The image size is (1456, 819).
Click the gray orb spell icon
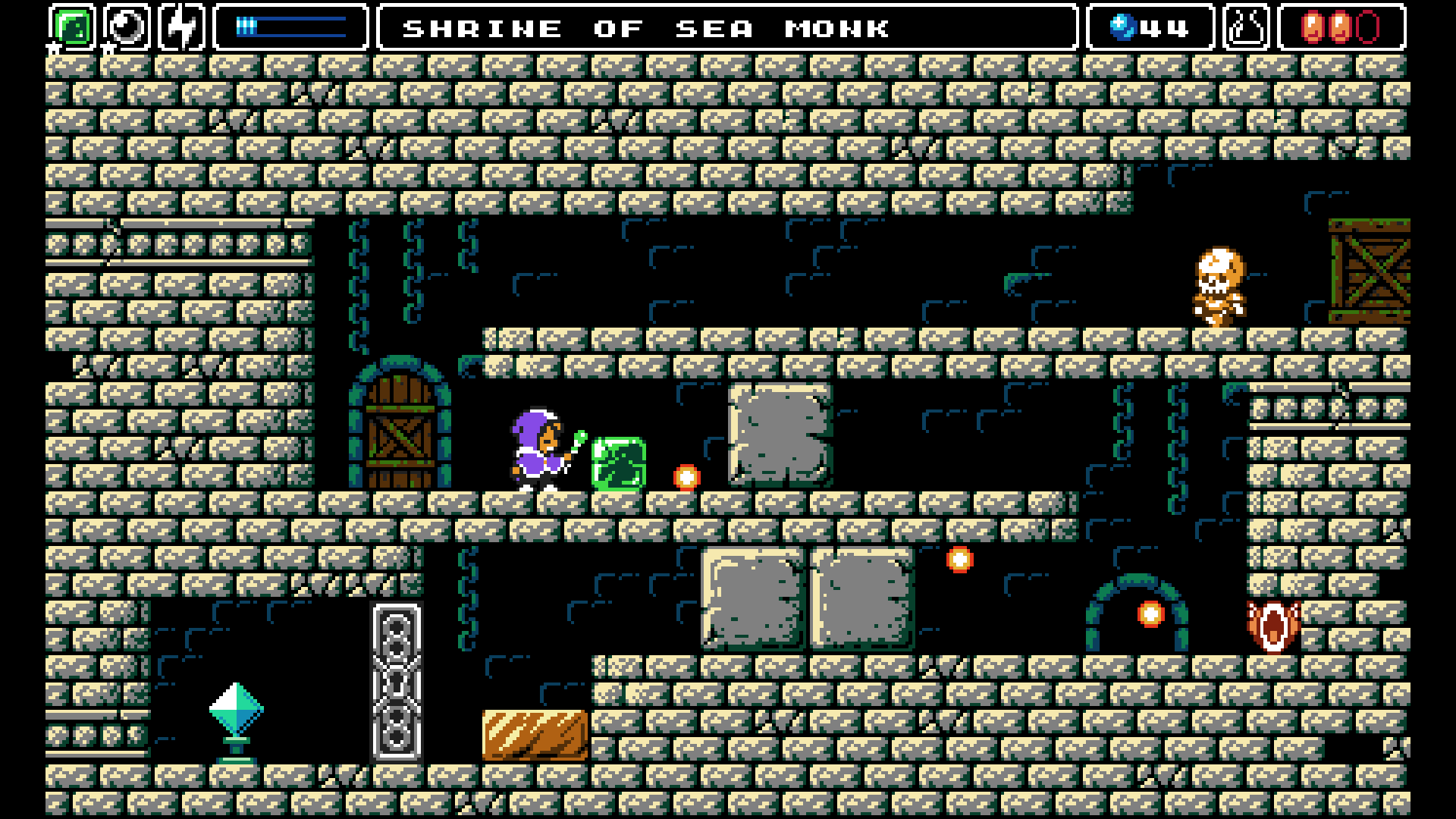(127, 28)
